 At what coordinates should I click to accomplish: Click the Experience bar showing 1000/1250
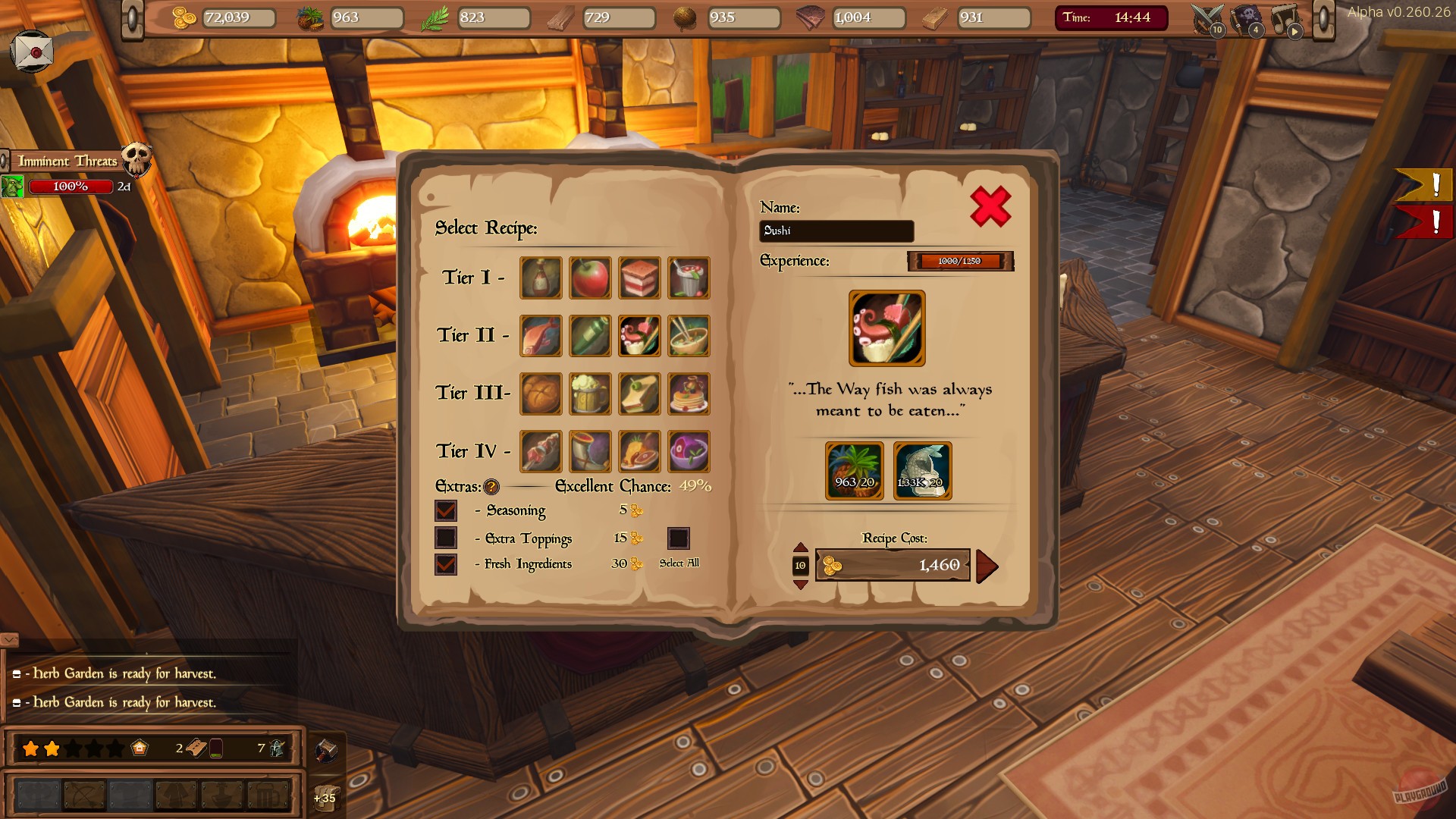point(960,261)
